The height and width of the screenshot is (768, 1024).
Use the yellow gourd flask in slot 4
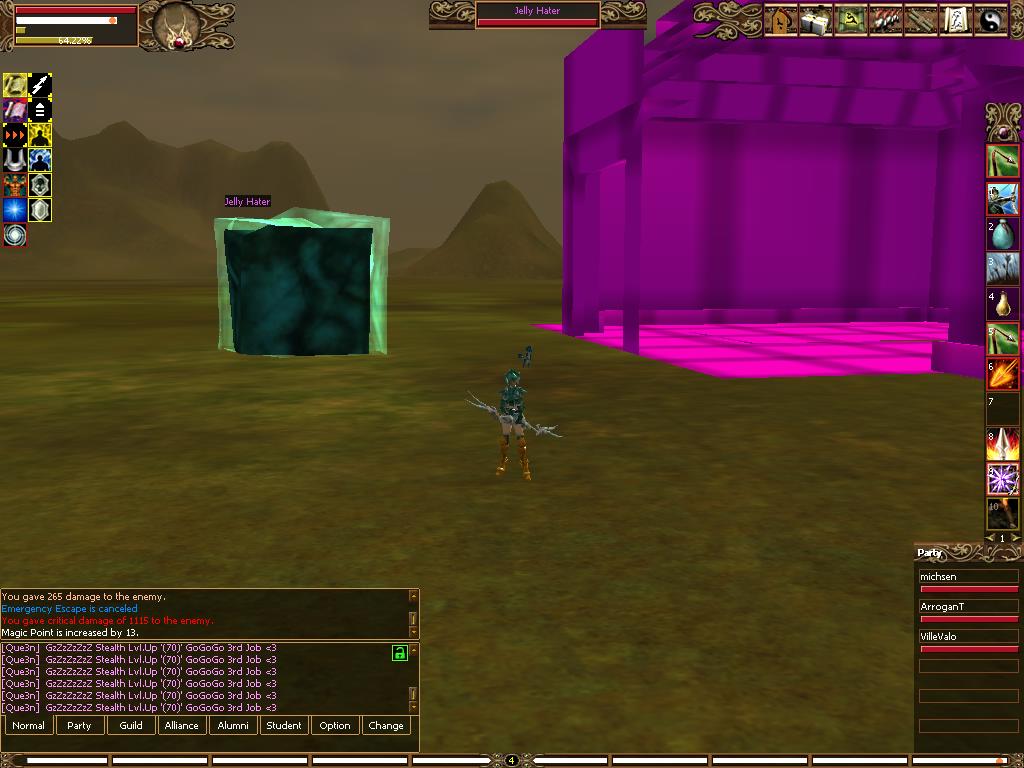coord(1003,304)
